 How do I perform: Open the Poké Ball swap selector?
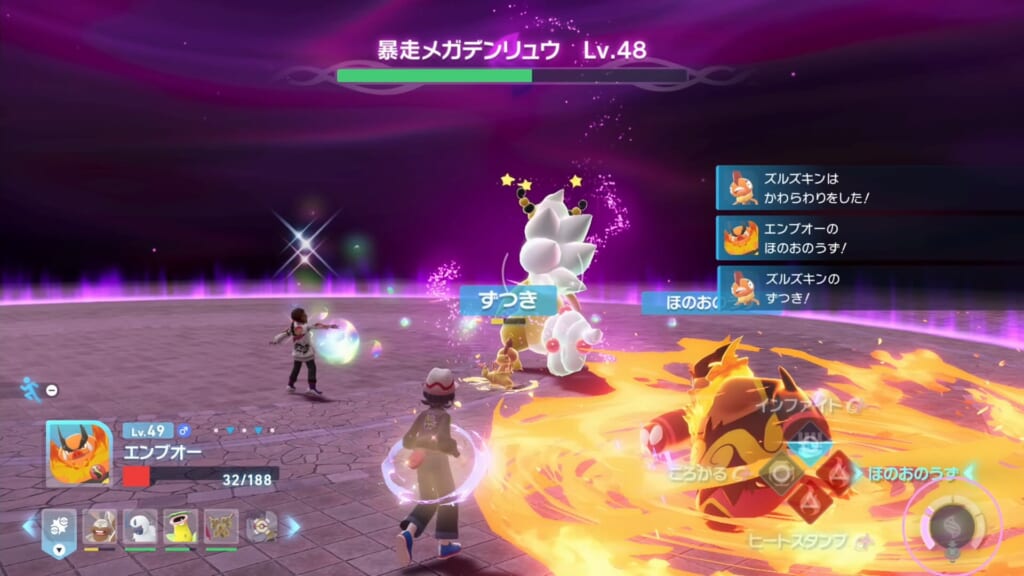[x=59, y=528]
